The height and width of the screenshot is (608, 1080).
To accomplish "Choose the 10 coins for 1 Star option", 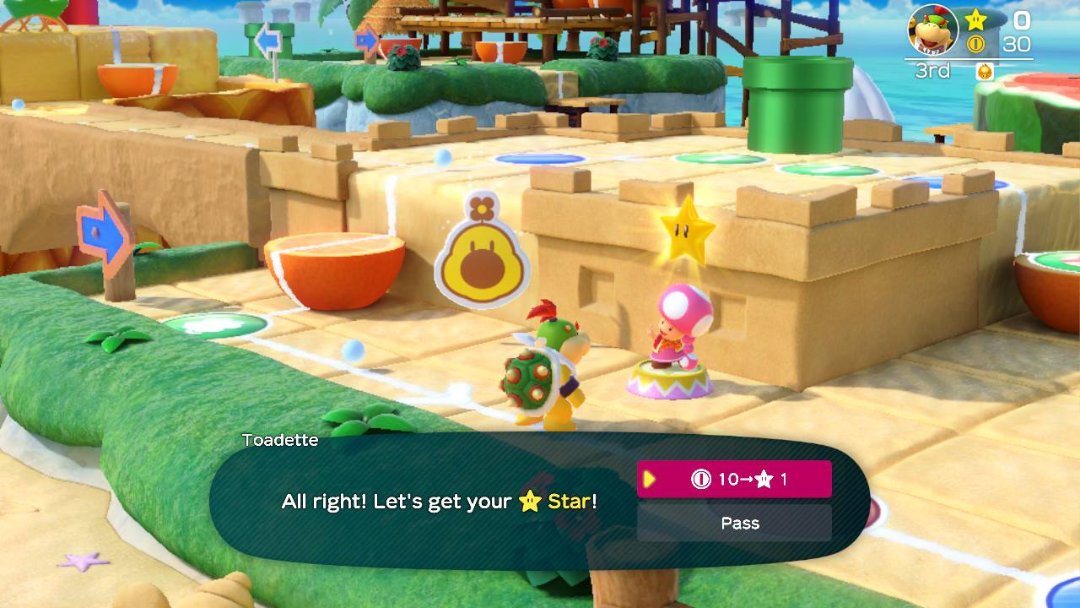I will pyautogui.click(x=734, y=479).
